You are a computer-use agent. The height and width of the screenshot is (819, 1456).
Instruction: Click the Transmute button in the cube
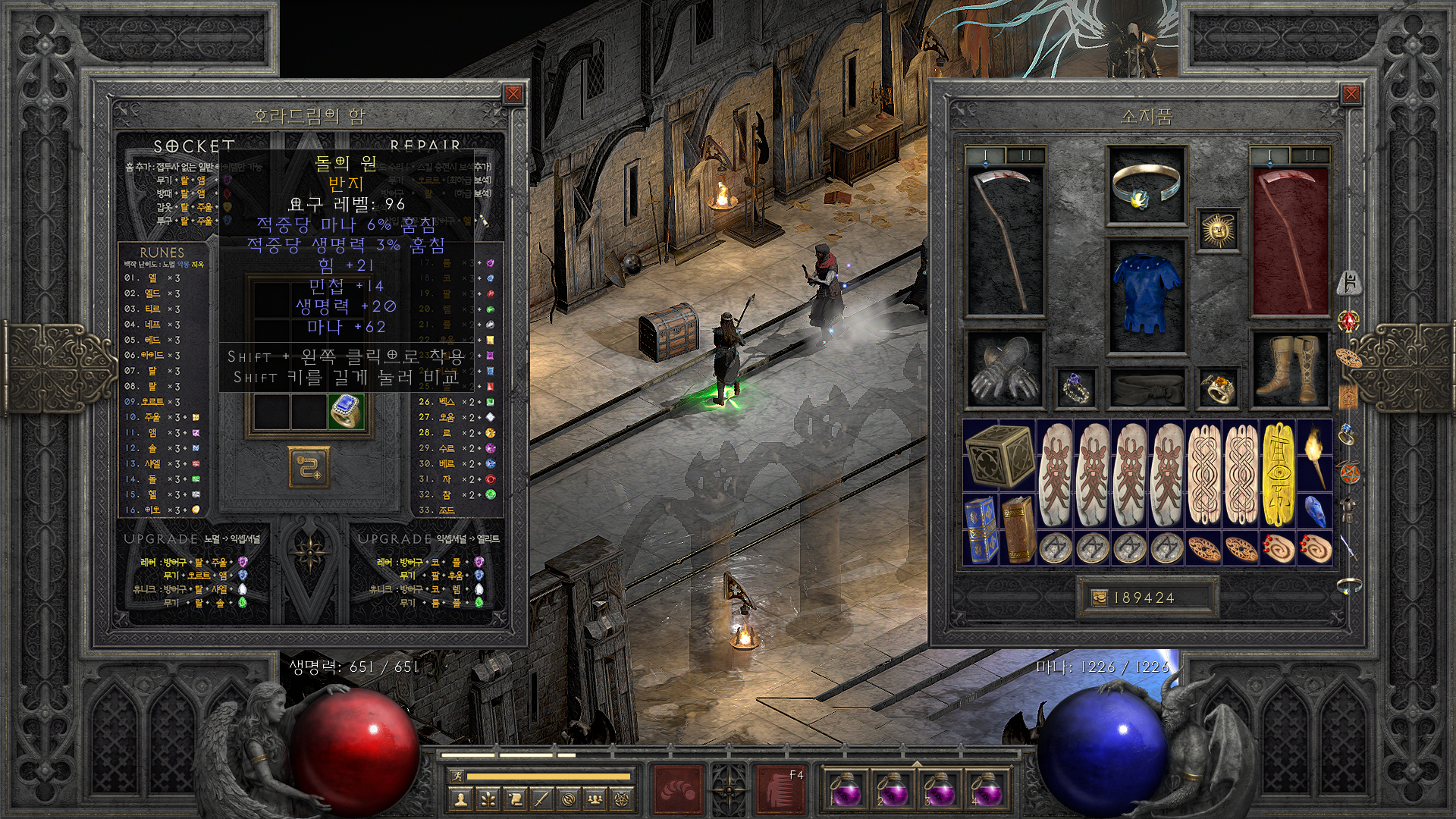(308, 466)
